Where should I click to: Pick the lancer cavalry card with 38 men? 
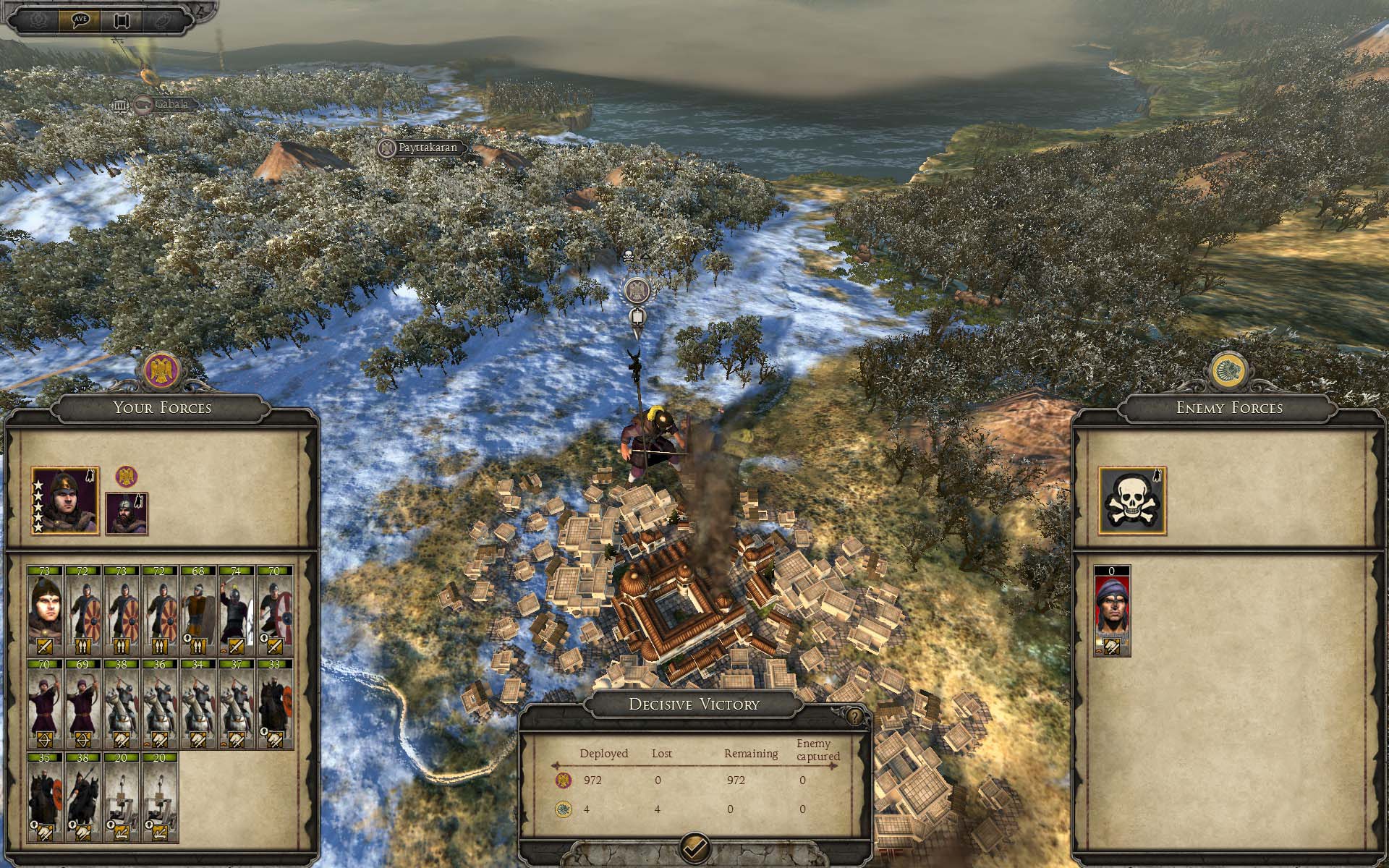coord(83,797)
